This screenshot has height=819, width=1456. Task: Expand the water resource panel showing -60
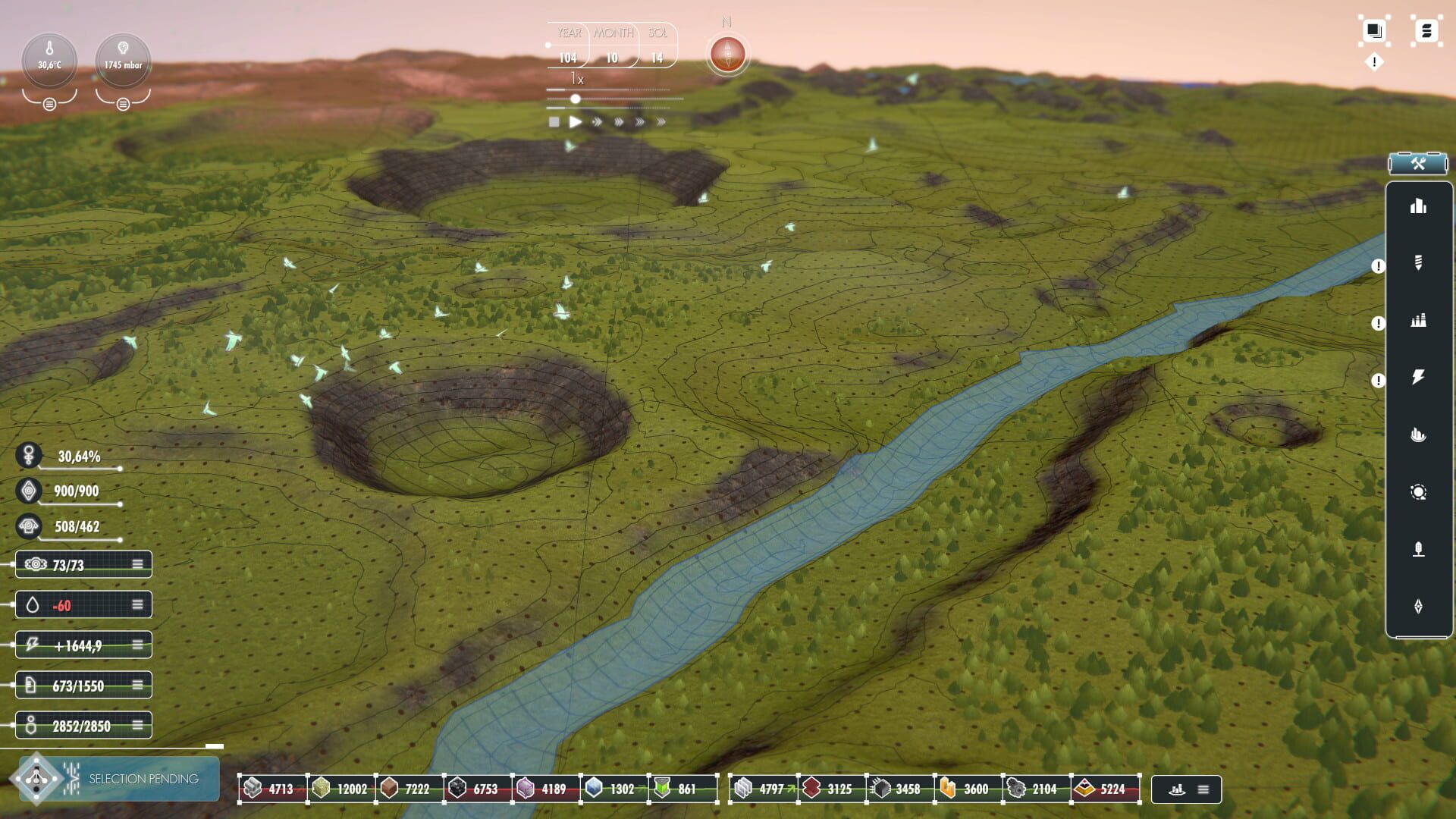[x=136, y=604]
